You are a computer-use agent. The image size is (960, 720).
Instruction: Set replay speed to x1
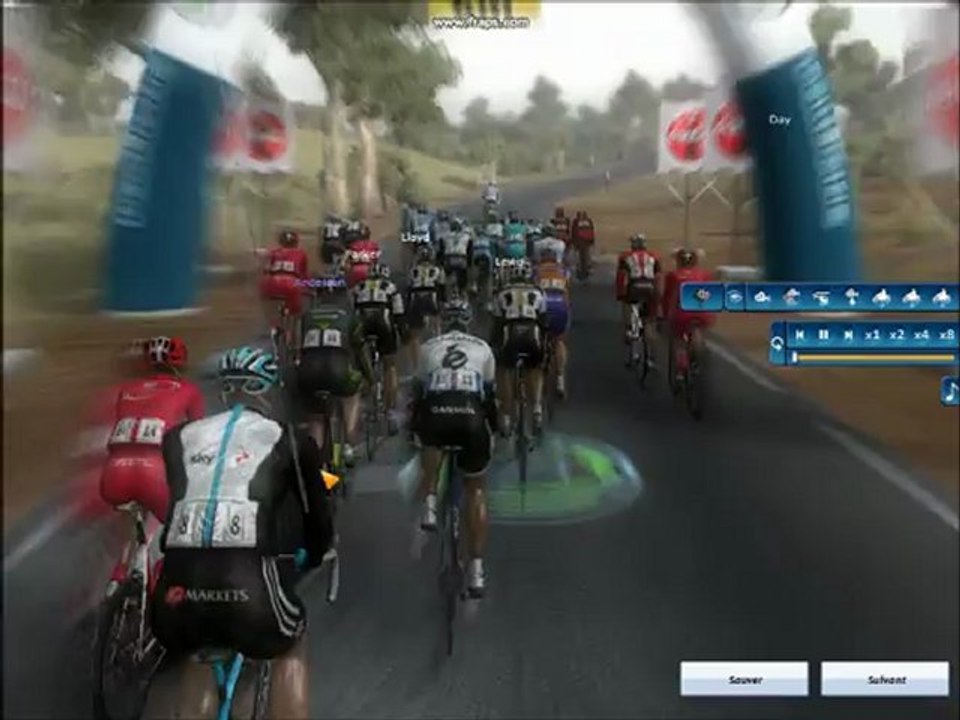[872, 335]
